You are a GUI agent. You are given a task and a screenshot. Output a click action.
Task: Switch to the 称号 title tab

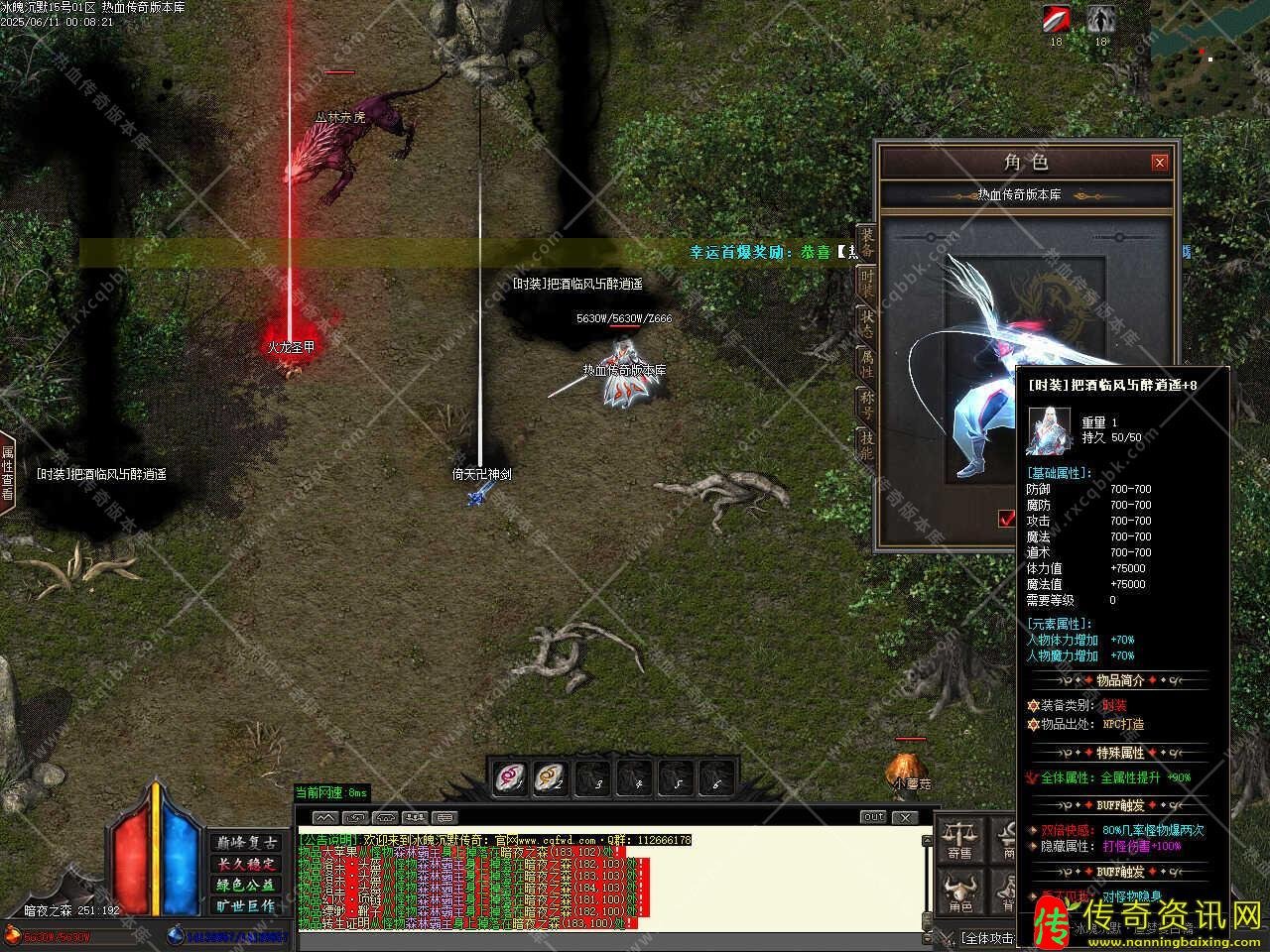(x=866, y=405)
